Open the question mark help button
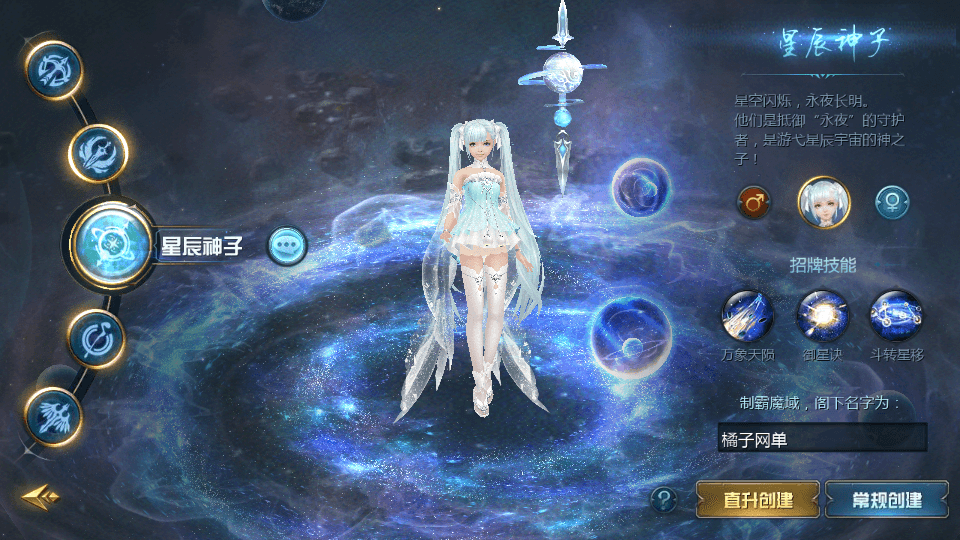960x540 pixels. [663, 499]
